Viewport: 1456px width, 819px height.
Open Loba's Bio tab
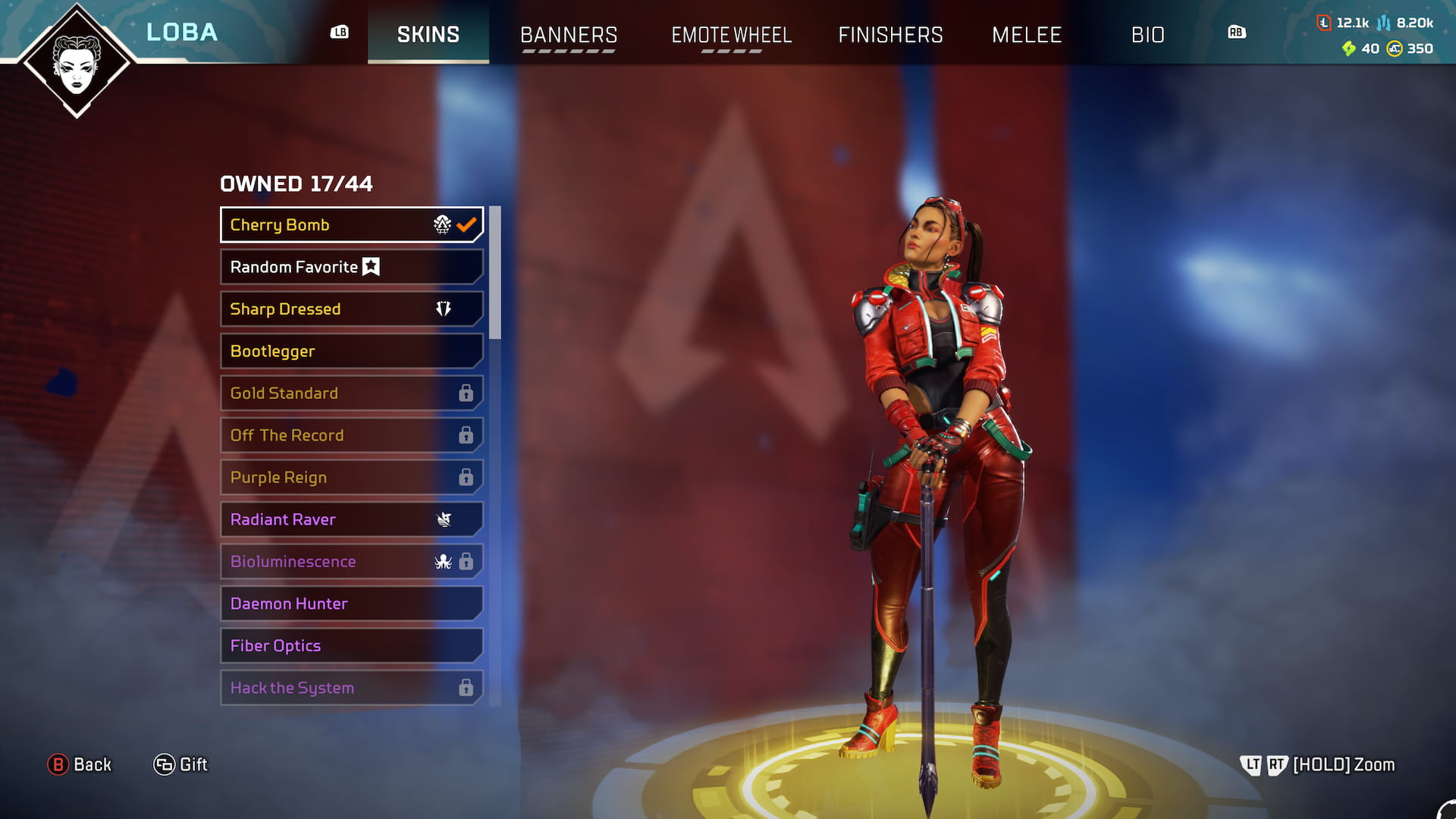tap(1147, 35)
